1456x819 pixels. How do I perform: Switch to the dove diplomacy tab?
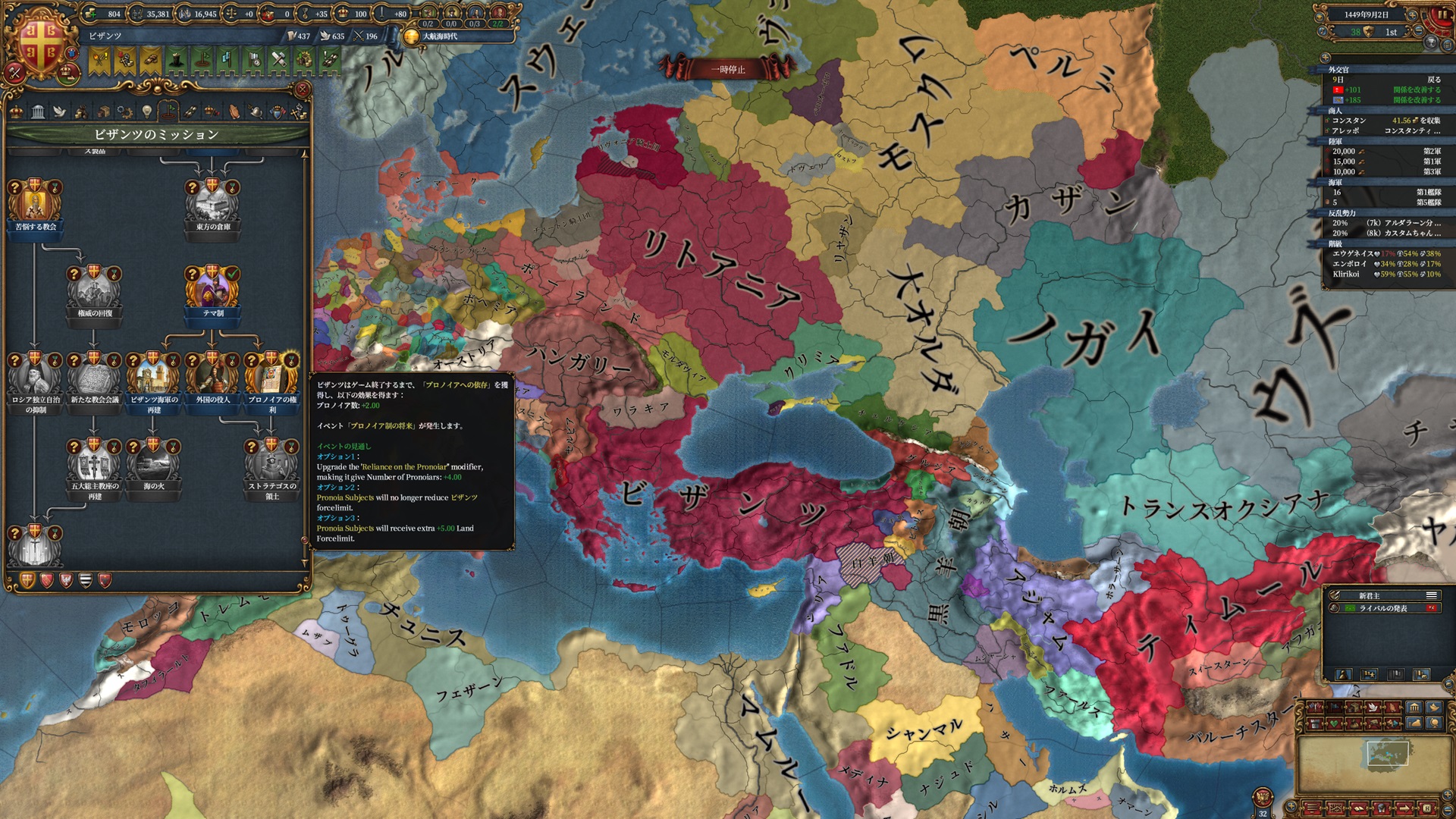(59, 112)
